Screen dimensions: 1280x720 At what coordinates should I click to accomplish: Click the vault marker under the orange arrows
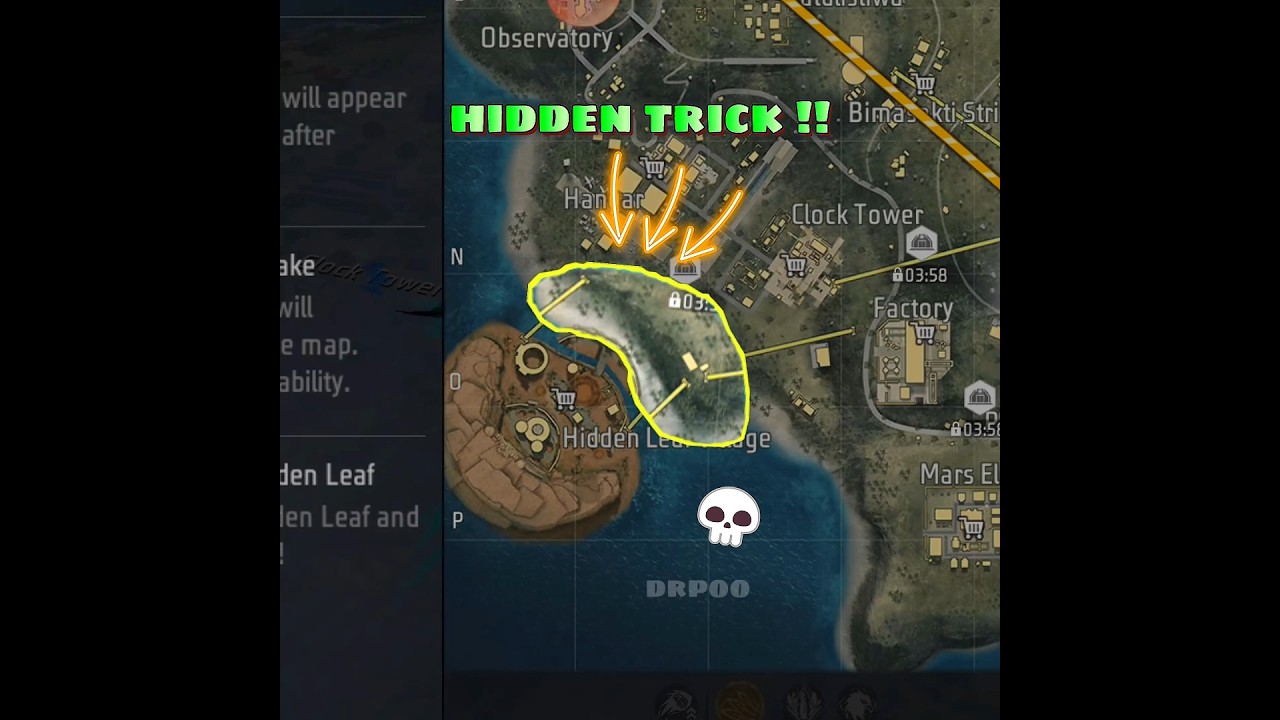tap(686, 267)
